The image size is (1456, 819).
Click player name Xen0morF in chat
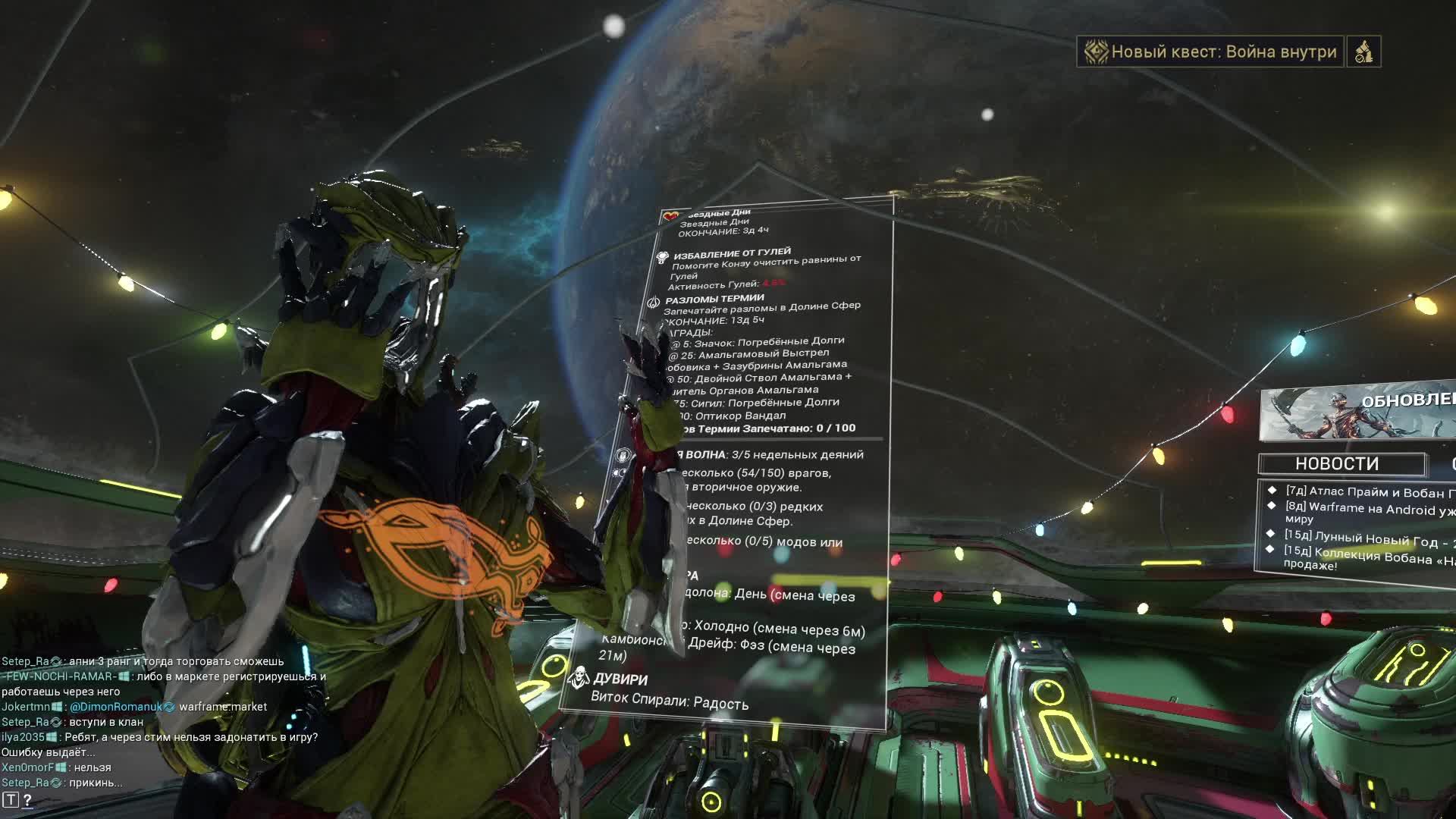(28, 767)
